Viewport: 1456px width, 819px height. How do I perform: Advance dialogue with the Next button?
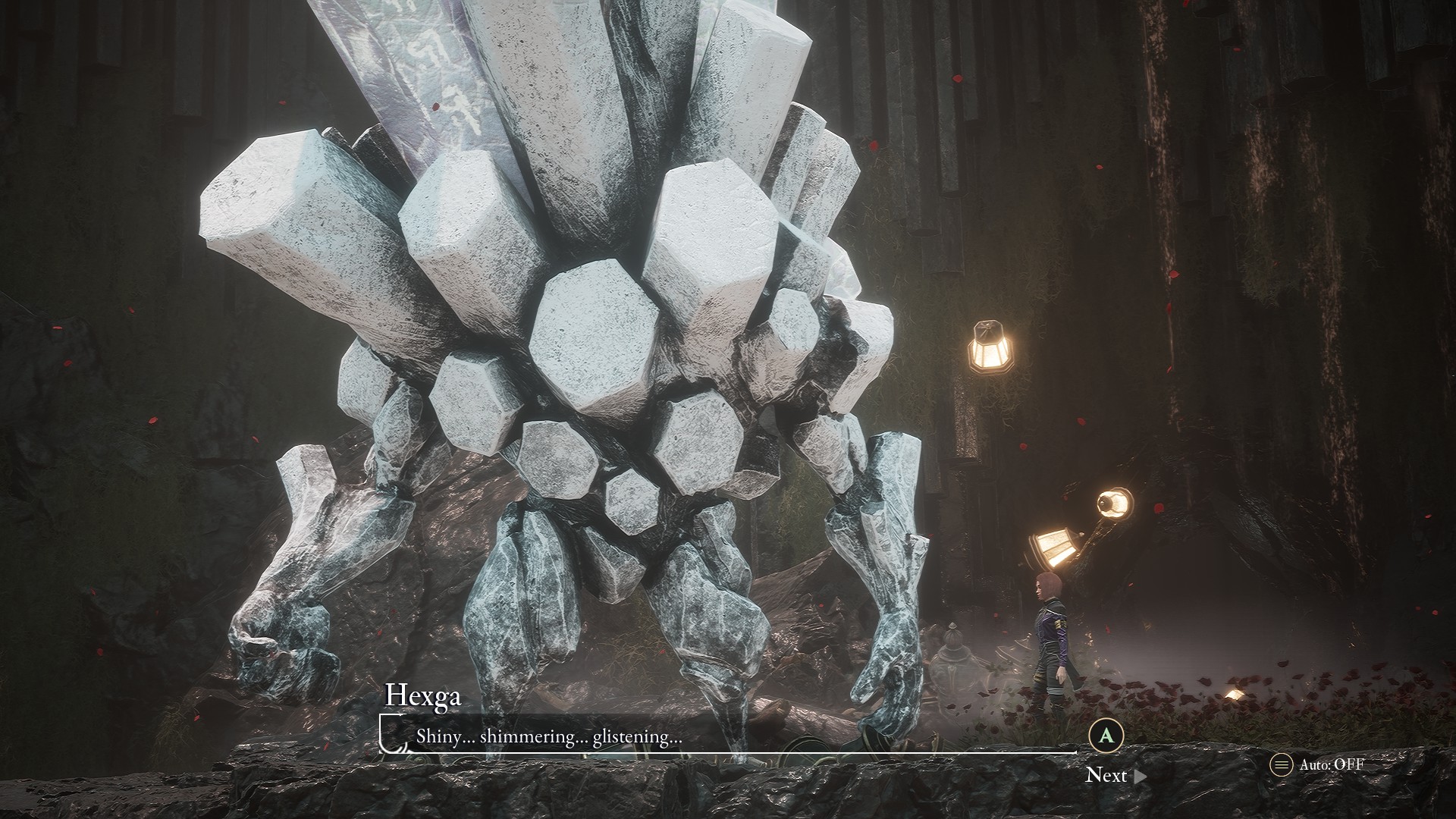1114,775
